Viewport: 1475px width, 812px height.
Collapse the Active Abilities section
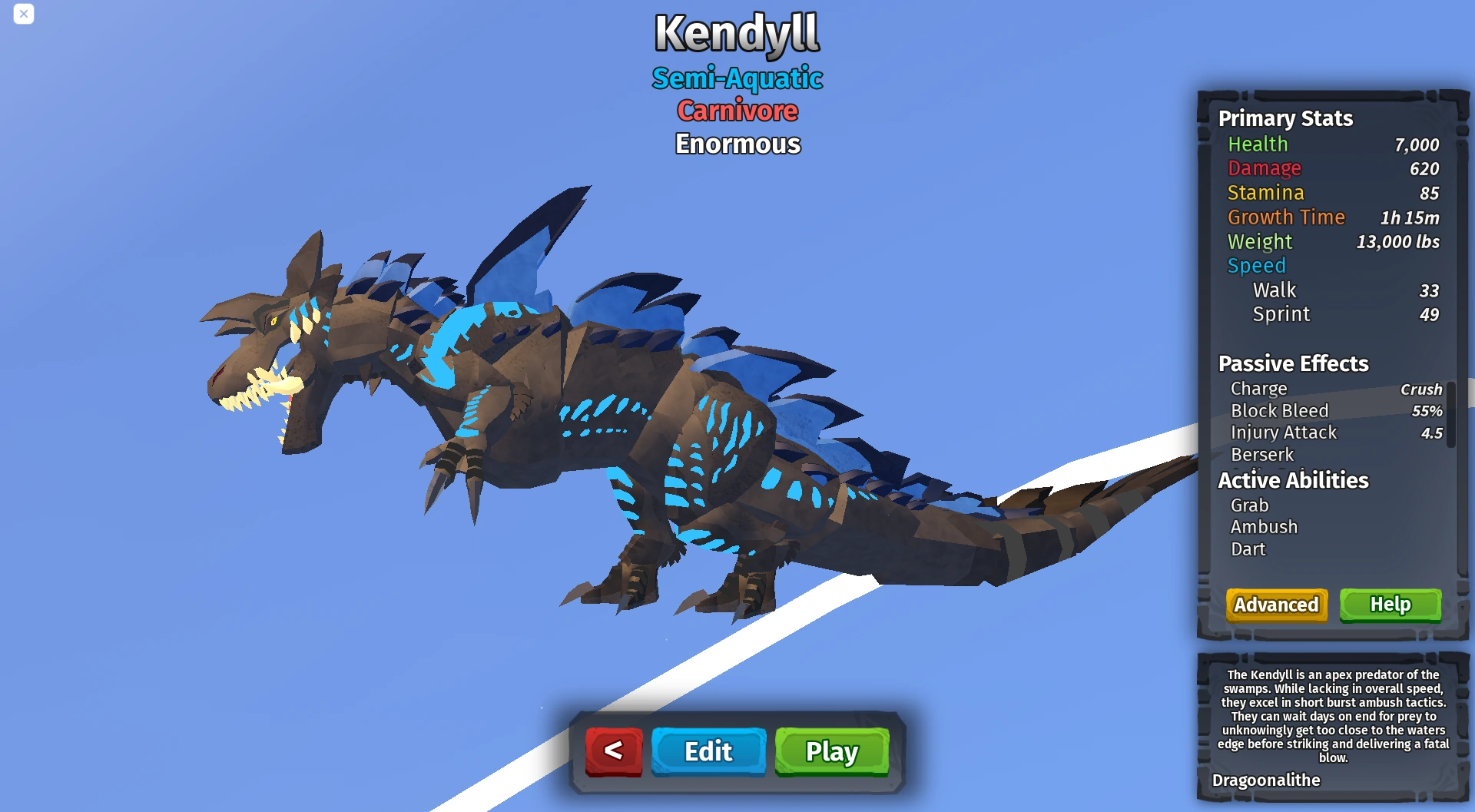1292,480
